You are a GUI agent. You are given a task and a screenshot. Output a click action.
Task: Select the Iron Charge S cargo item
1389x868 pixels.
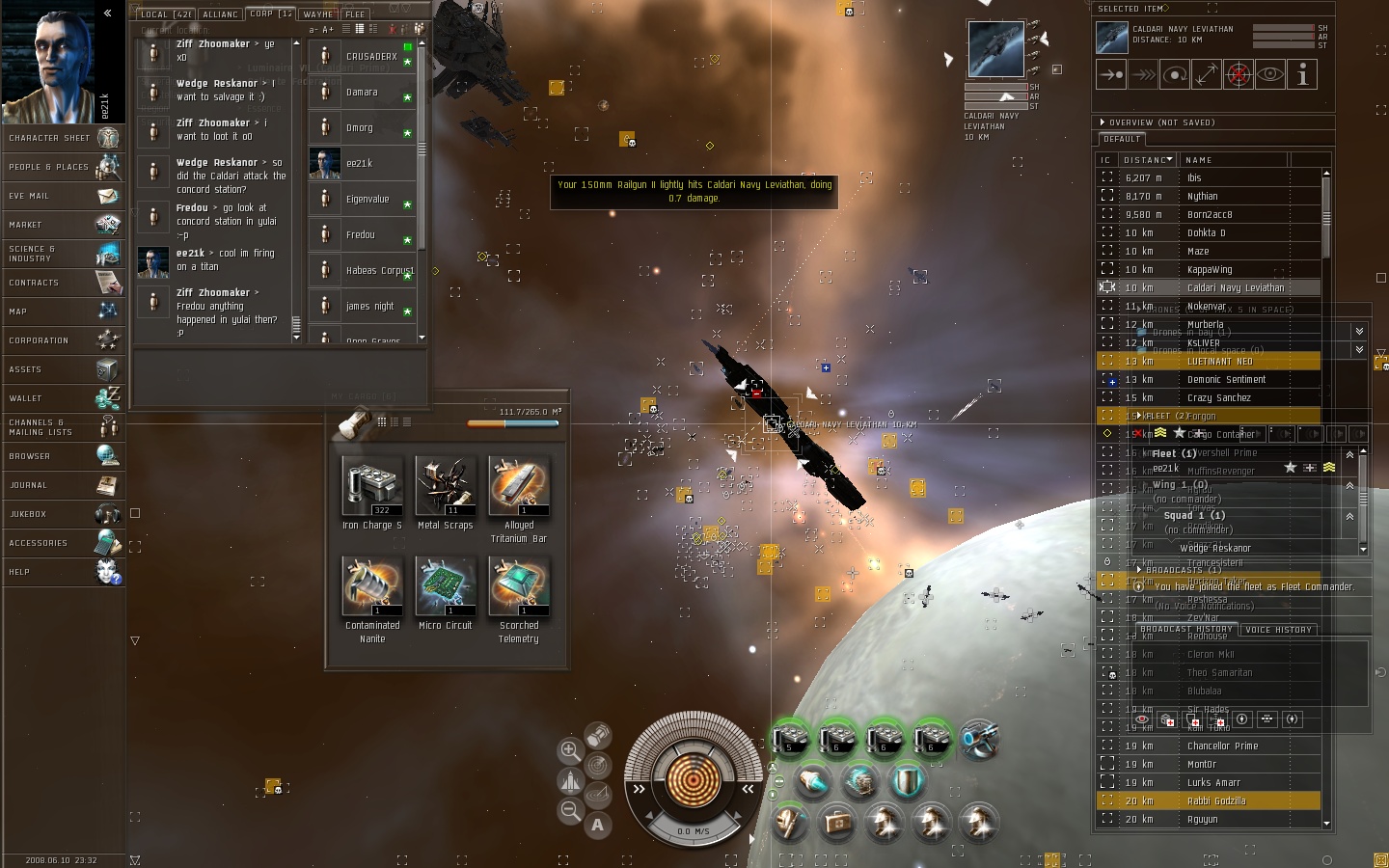click(x=372, y=487)
